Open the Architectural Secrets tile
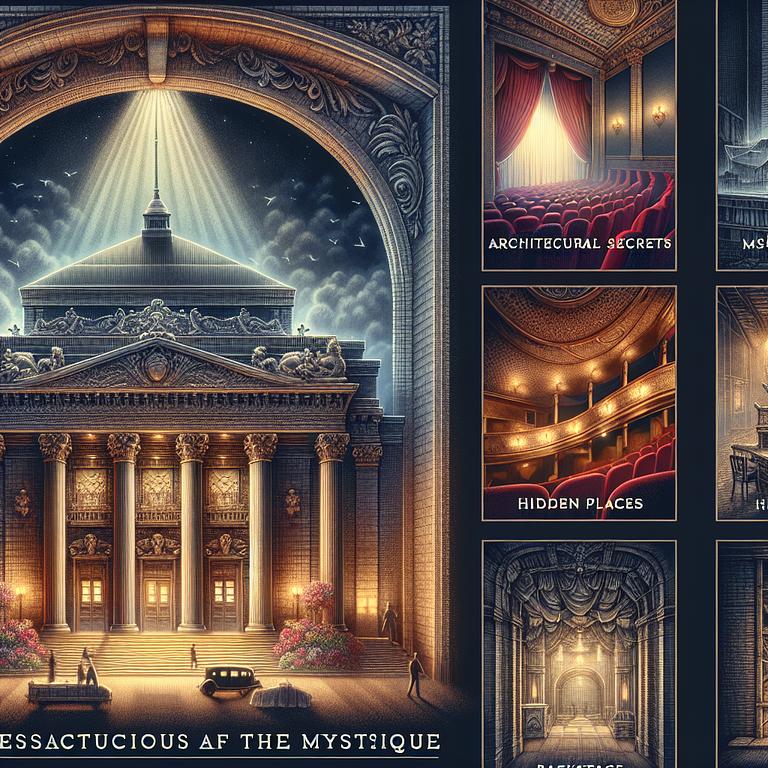Screen dimensions: 768x768 click(x=579, y=135)
